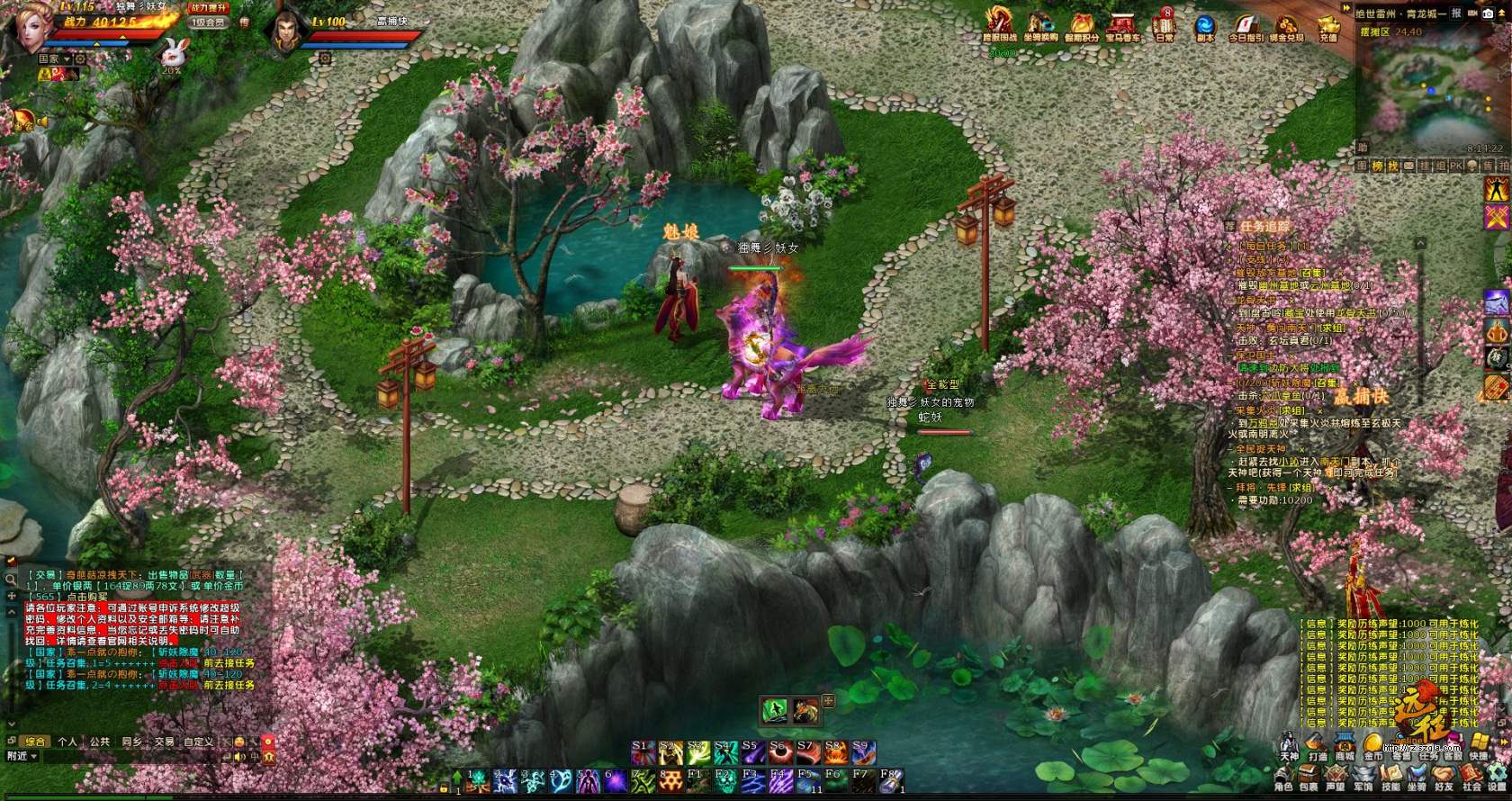Open the 商城 shop icon

1345,745
